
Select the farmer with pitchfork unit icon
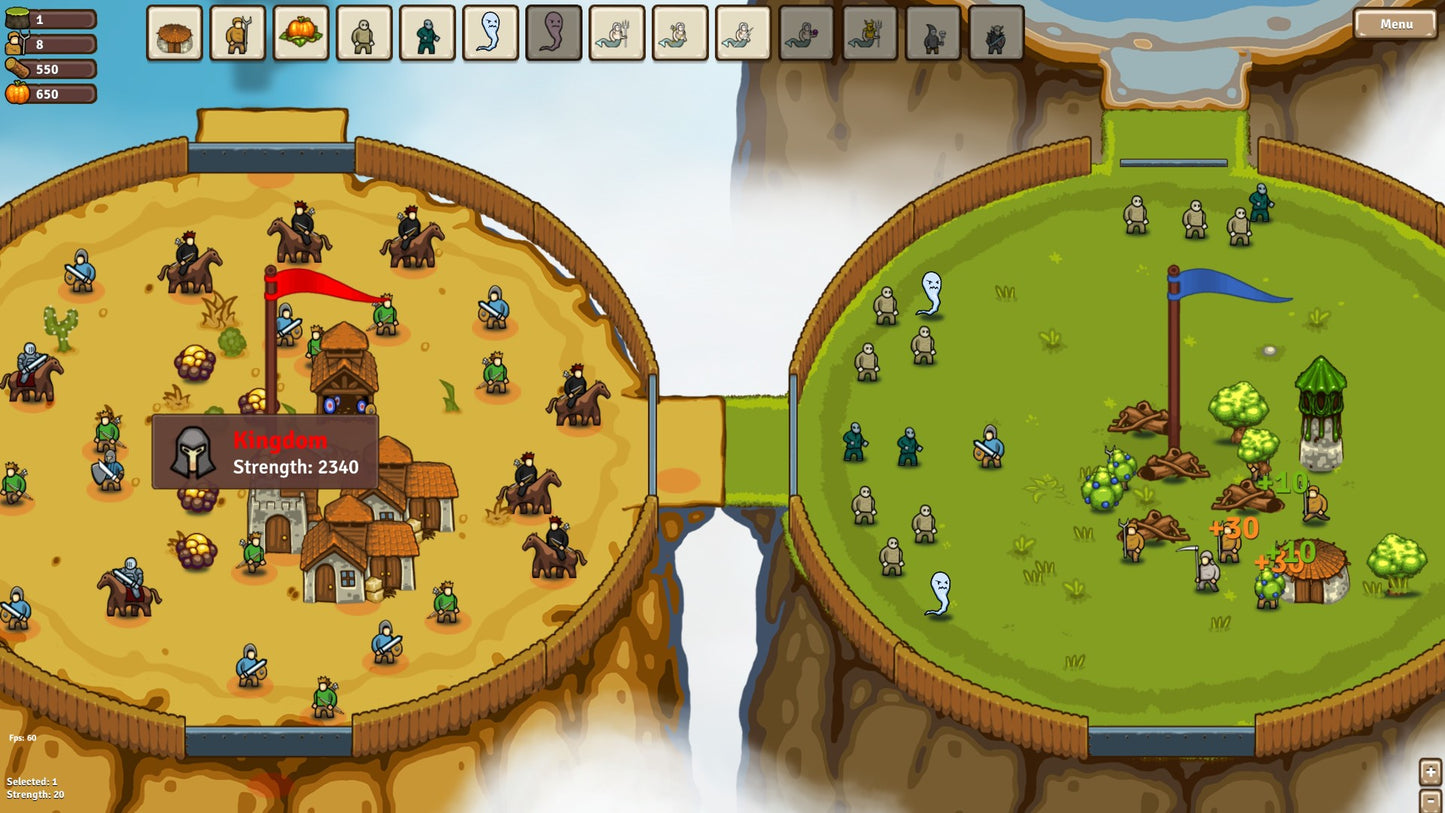(x=237, y=32)
